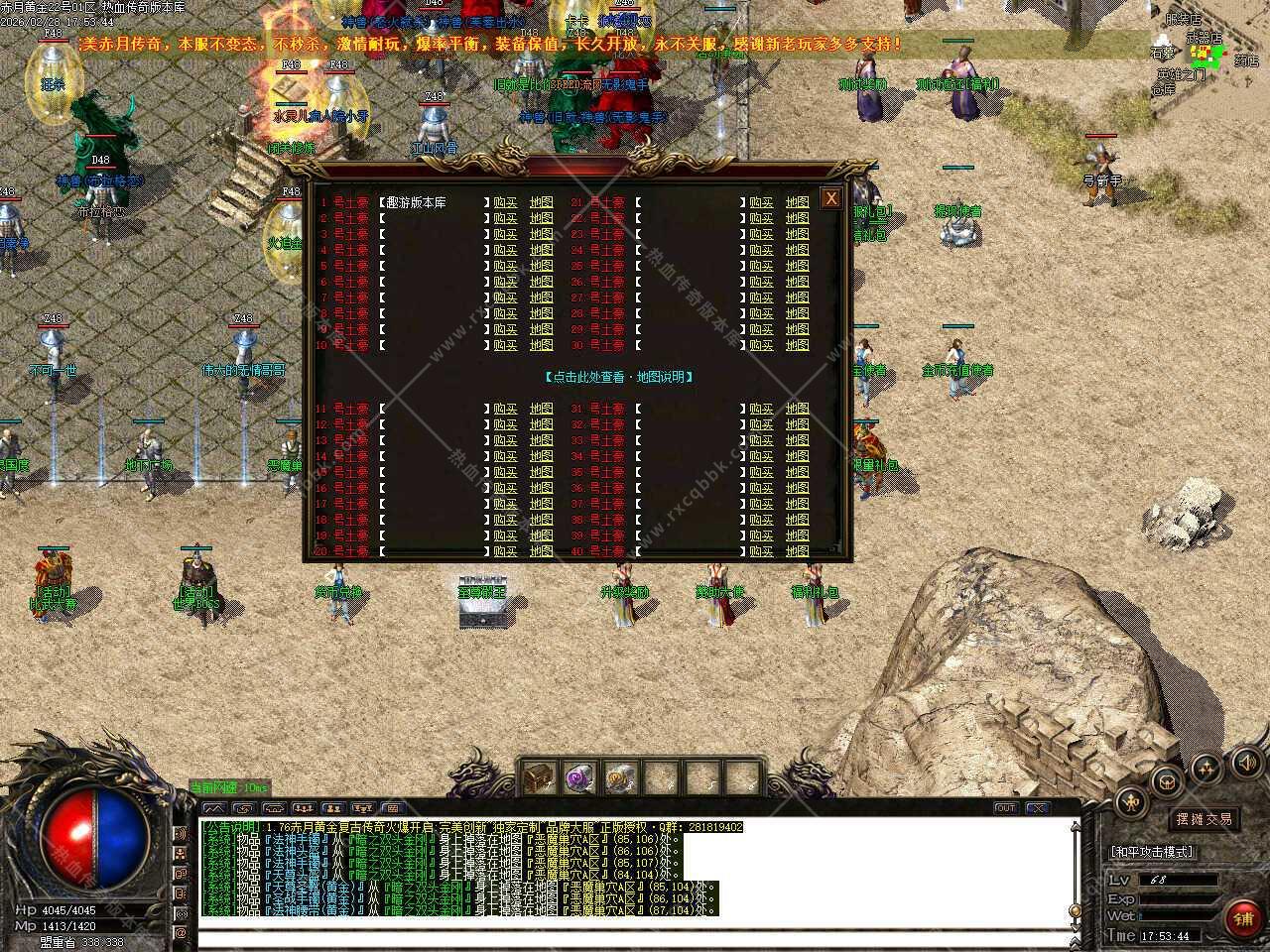Open the 摆摊交易 stall trading button
The height and width of the screenshot is (952, 1270).
coord(1204,819)
